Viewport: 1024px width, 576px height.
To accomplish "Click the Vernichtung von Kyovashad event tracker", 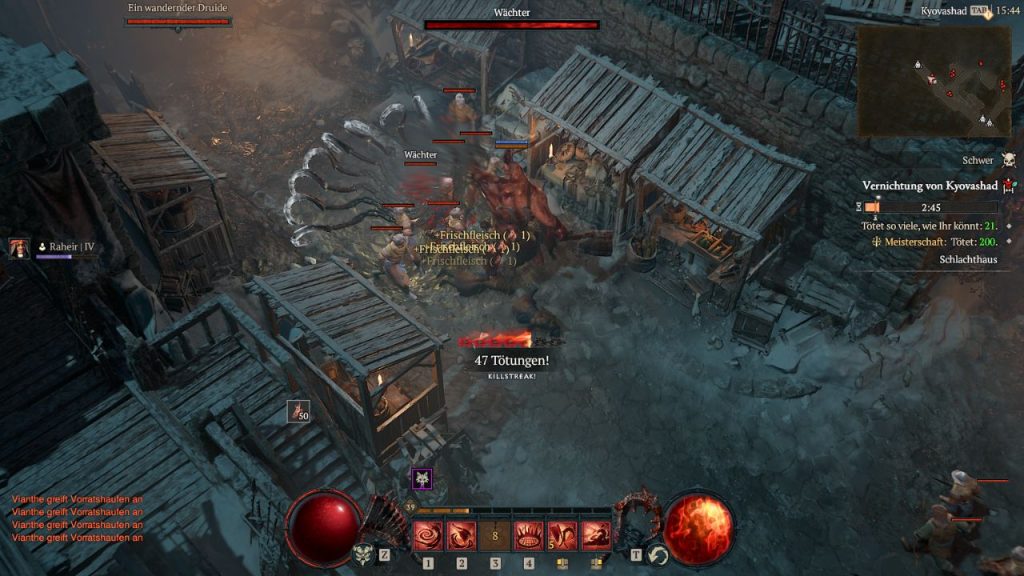I will 930,186.
